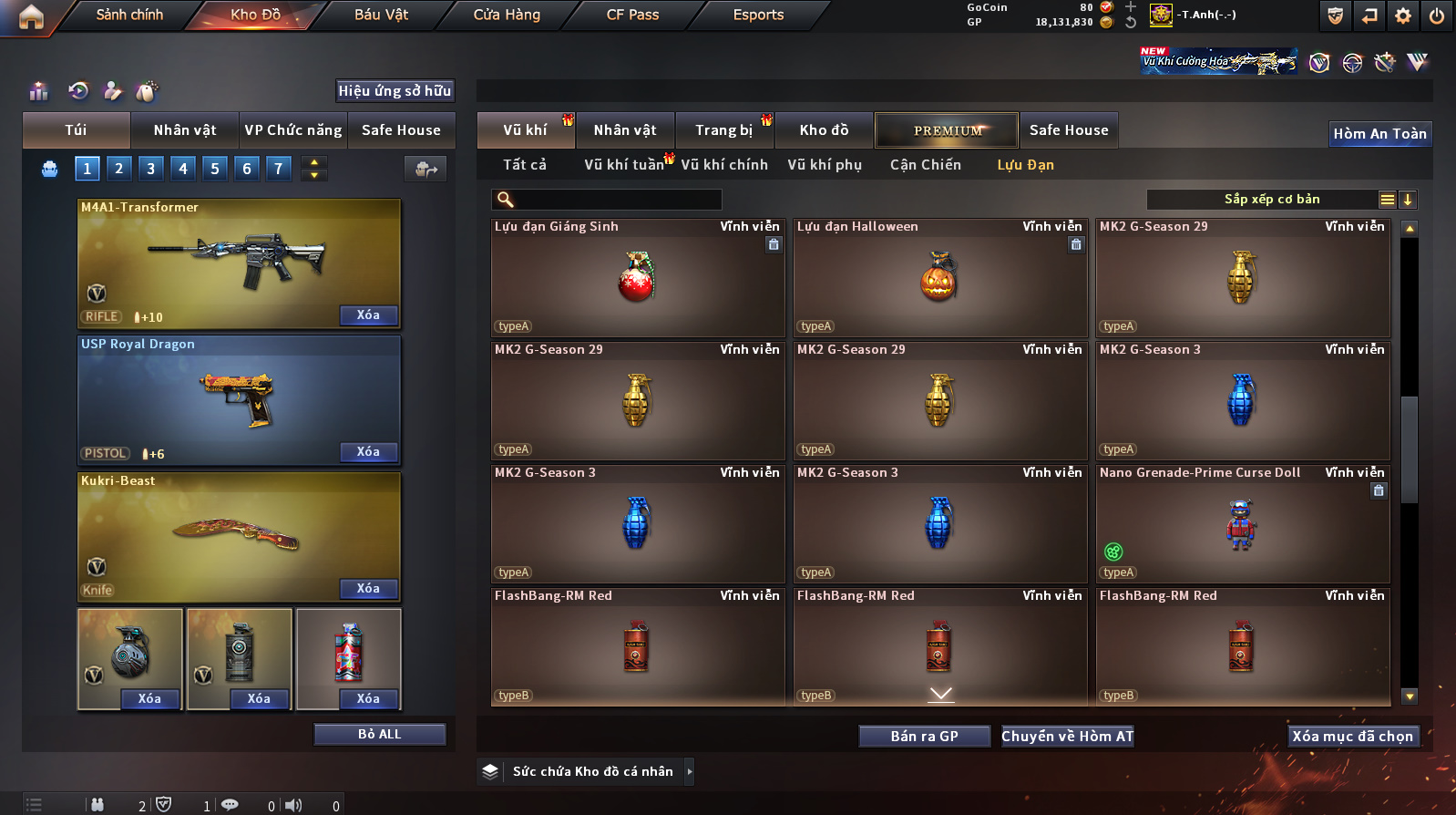Choose the Cận Chiến category
Image resolution: width=1456 pixels, height=815 pixels.
925,165
